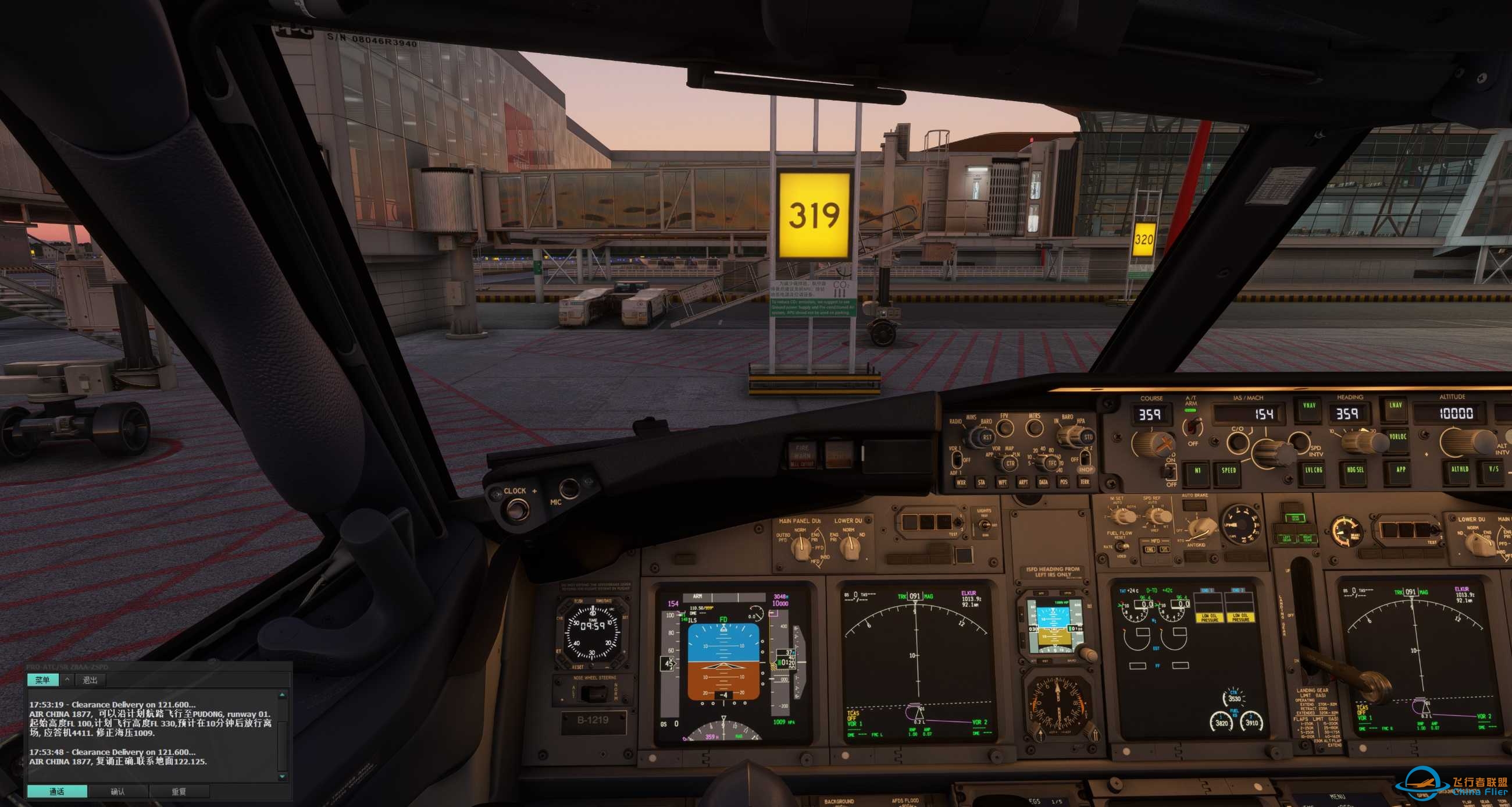Select the 通话 talk button
Image resolution: width=1512 pixels, height=807 pixels.
click(57, 792)
